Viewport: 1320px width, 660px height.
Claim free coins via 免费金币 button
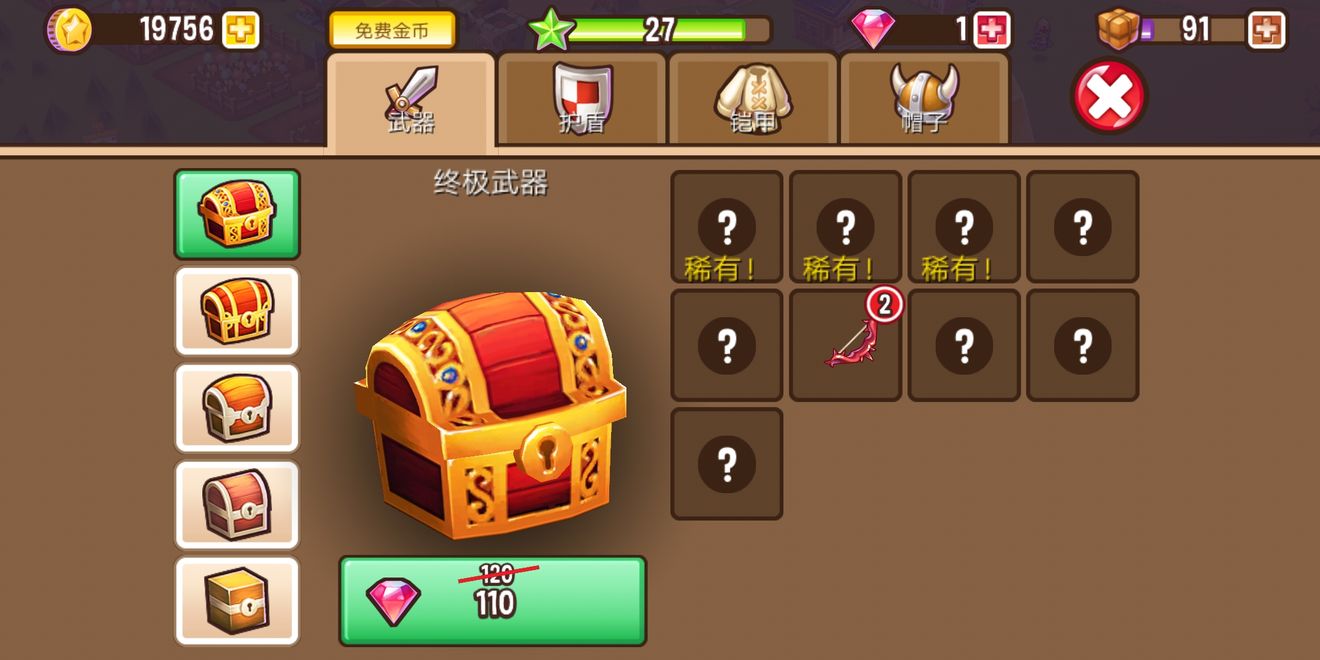coord(392,30)
